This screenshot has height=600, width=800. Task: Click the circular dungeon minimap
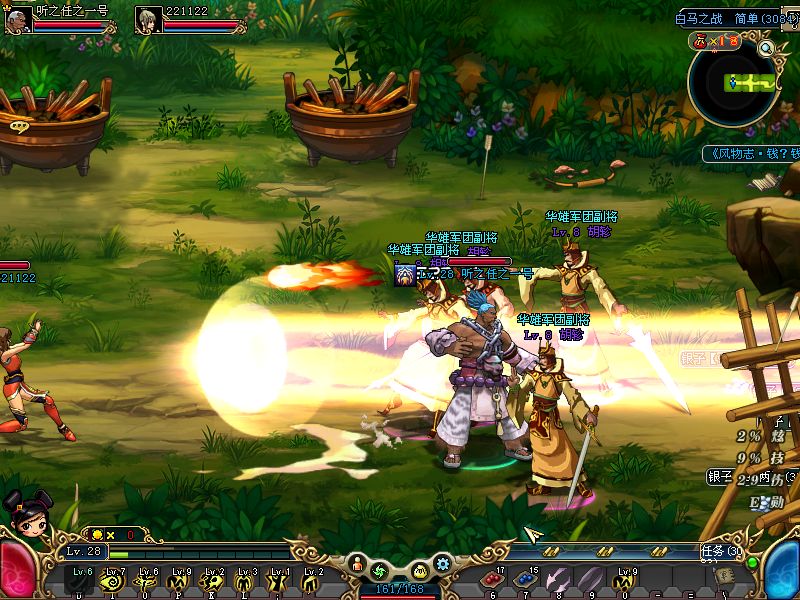click(735, 84)
